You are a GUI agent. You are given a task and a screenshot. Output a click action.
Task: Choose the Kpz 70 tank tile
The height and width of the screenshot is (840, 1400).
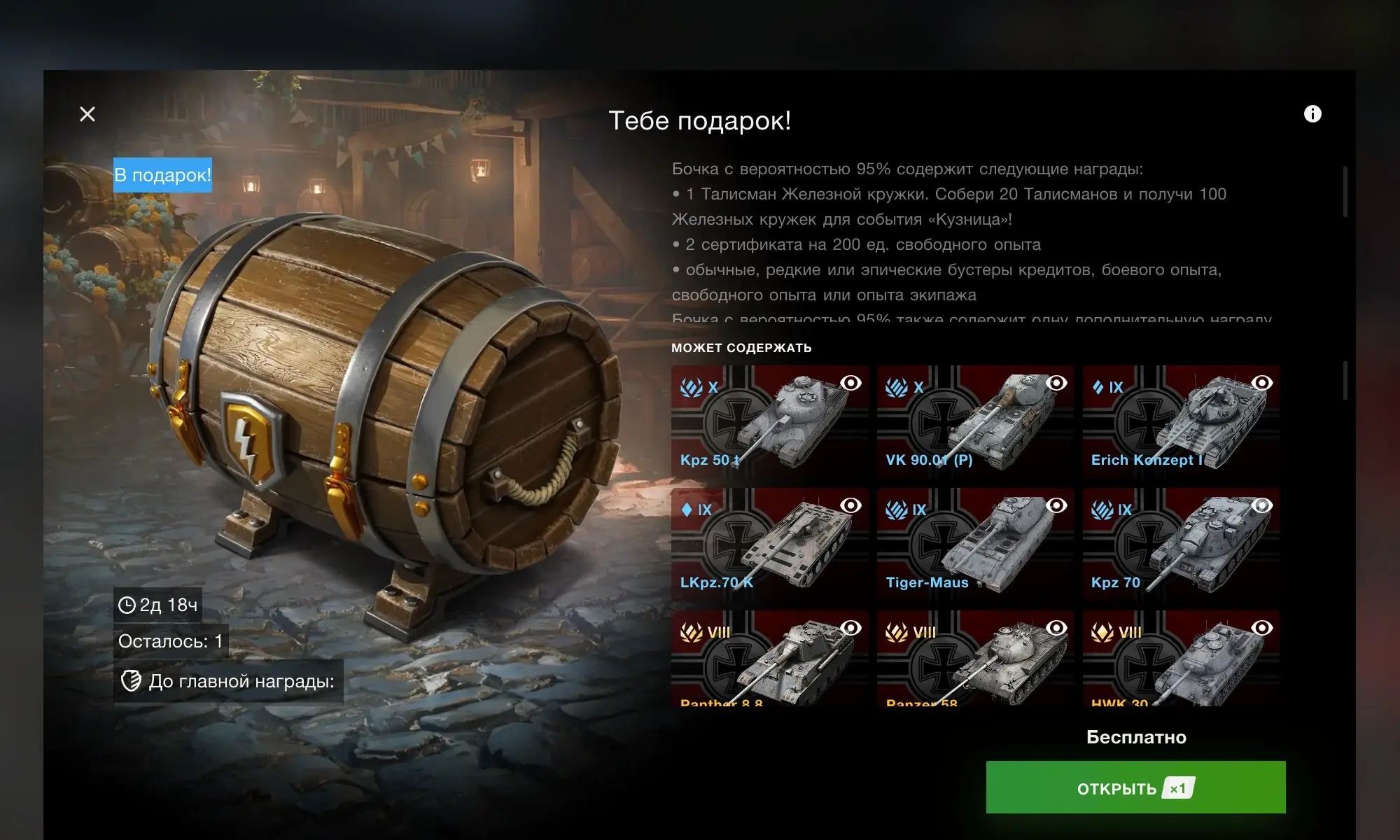1180,545
